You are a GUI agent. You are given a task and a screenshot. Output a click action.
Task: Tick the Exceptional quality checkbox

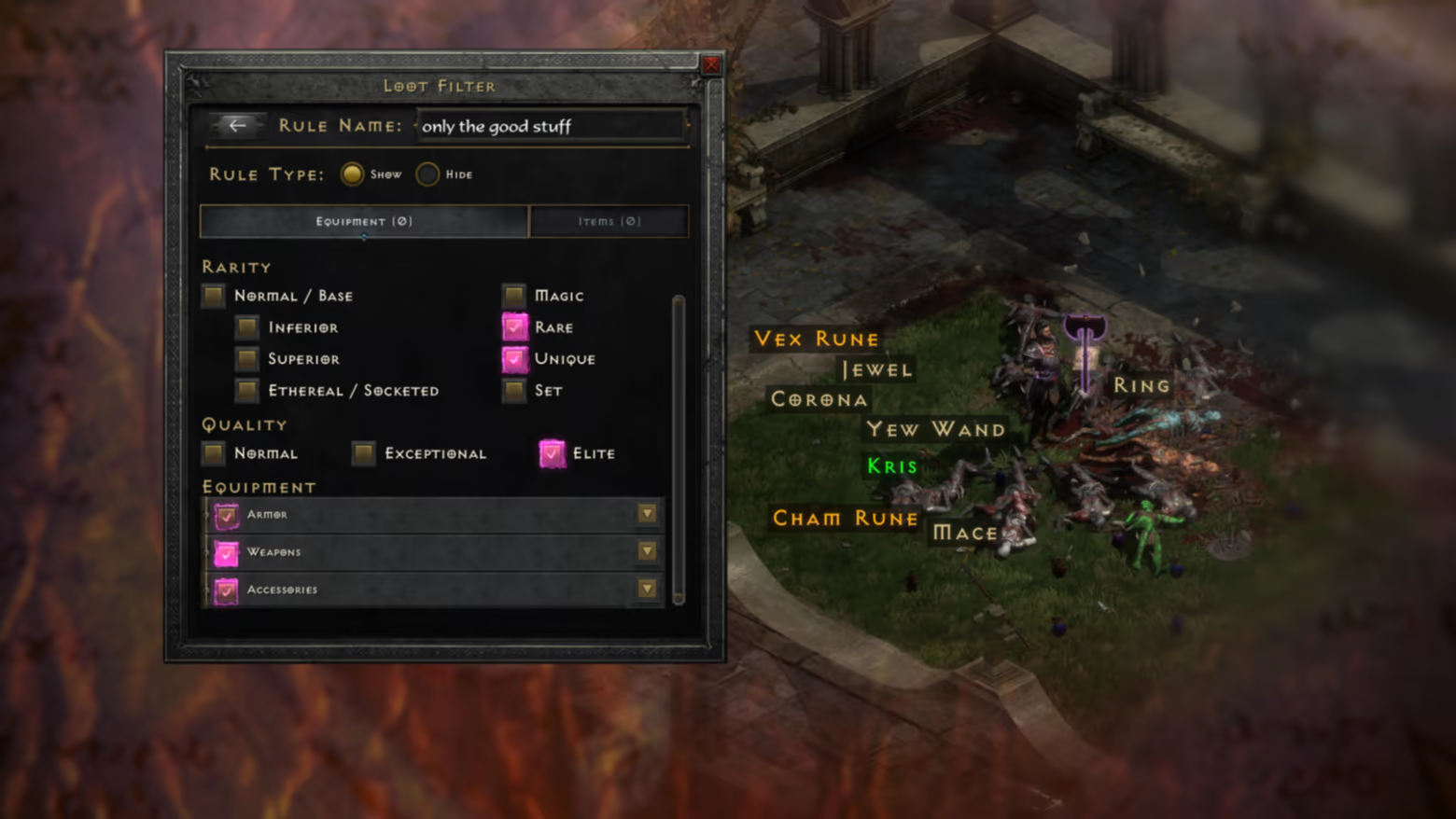point(364,453)
